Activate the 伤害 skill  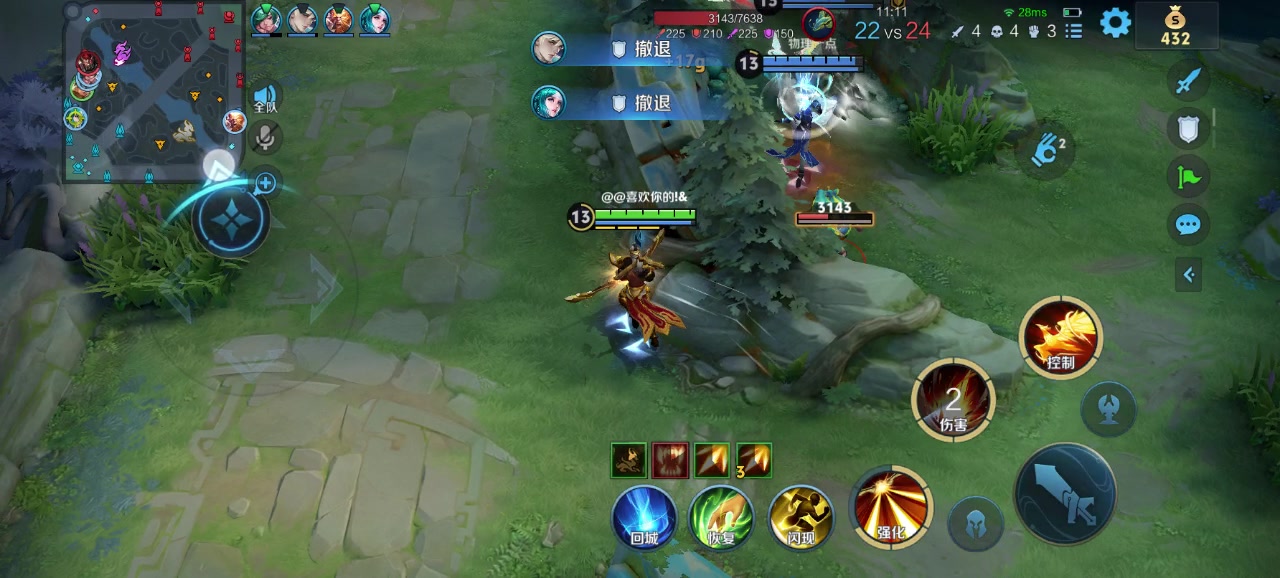(953, 399)
